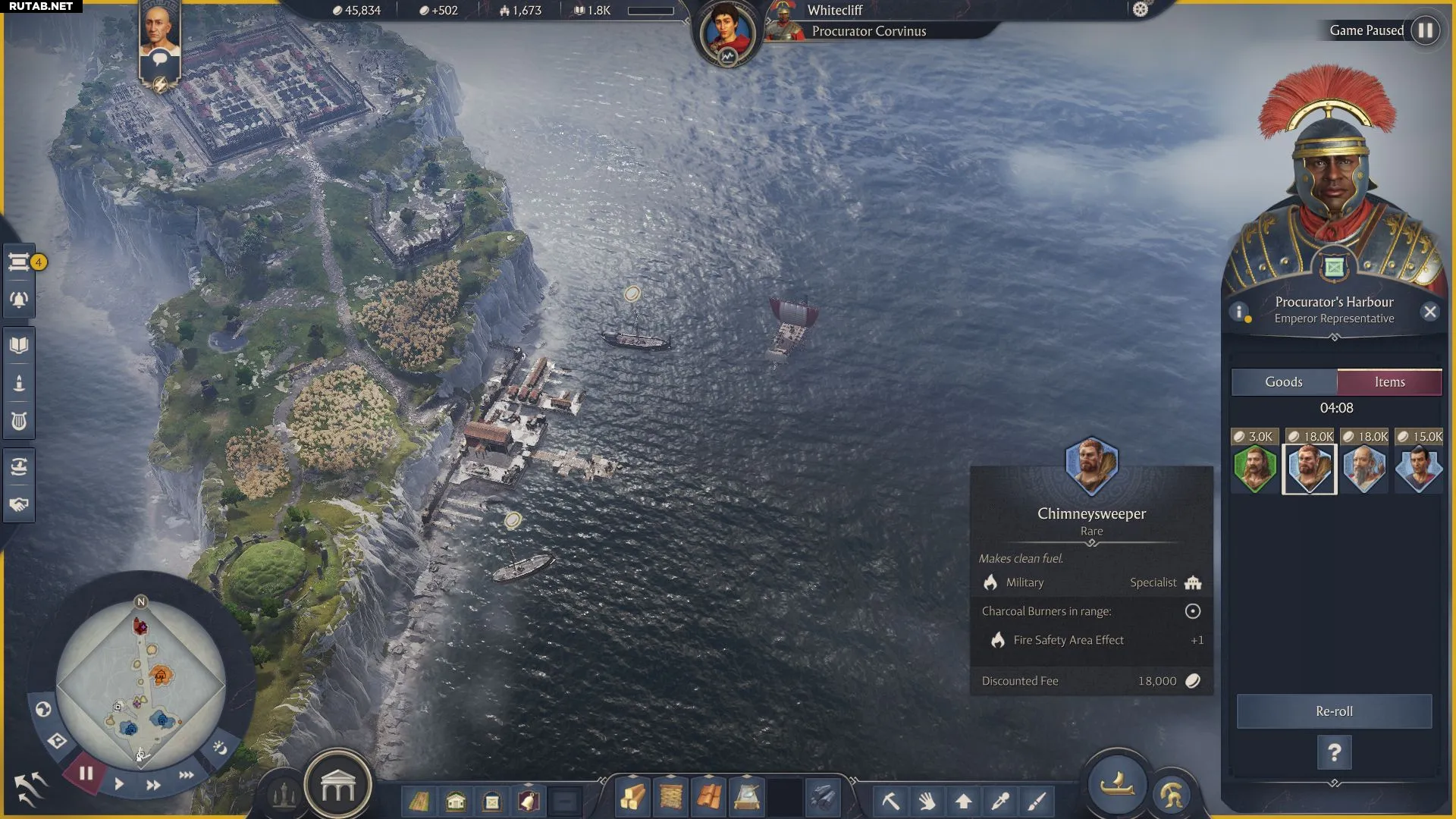Open the open-book menu icon
The image size is (1456, 819).
click(19, 346)
